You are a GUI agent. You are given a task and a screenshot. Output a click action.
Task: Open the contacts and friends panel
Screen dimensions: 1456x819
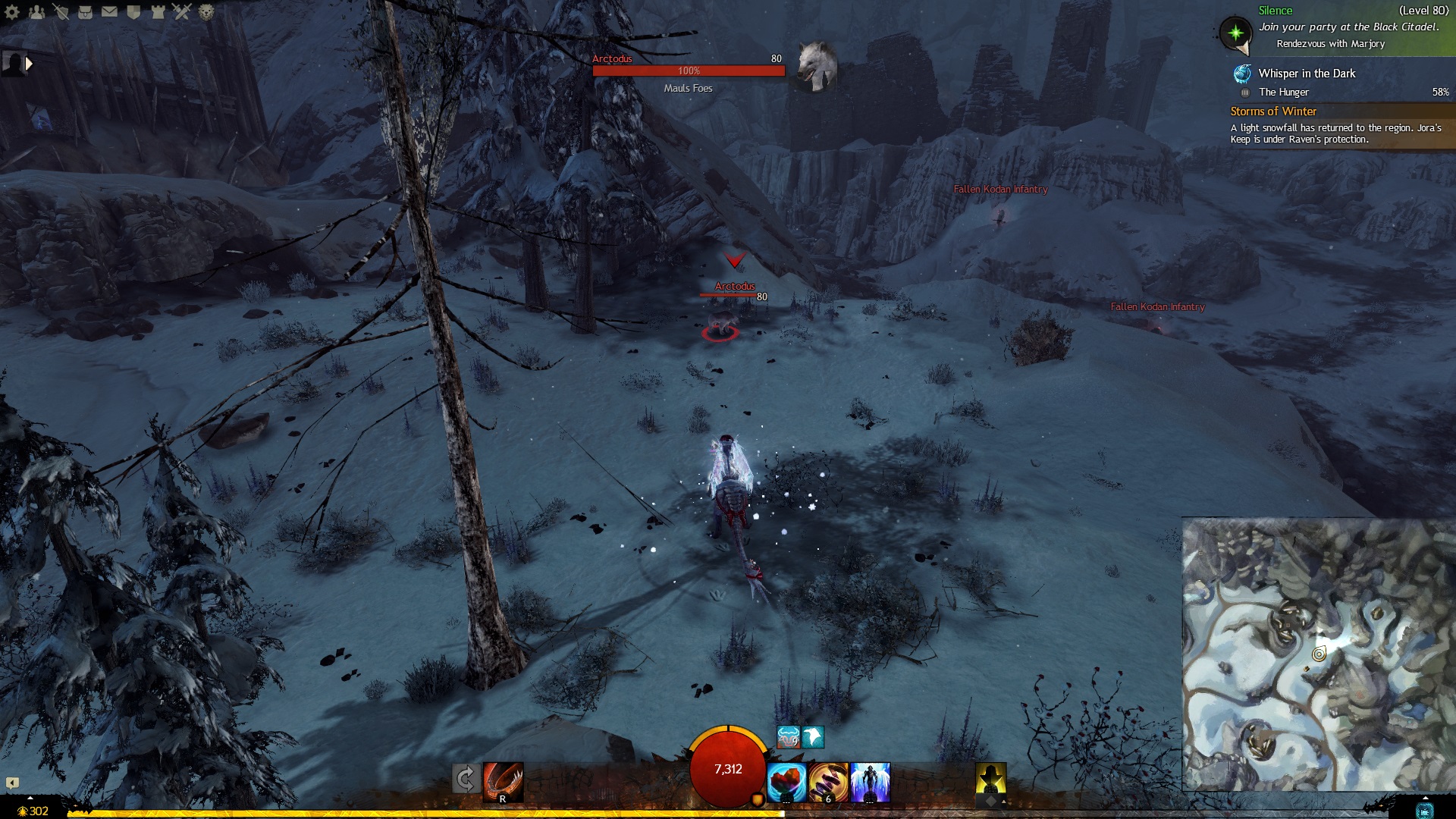coord(36,11)
